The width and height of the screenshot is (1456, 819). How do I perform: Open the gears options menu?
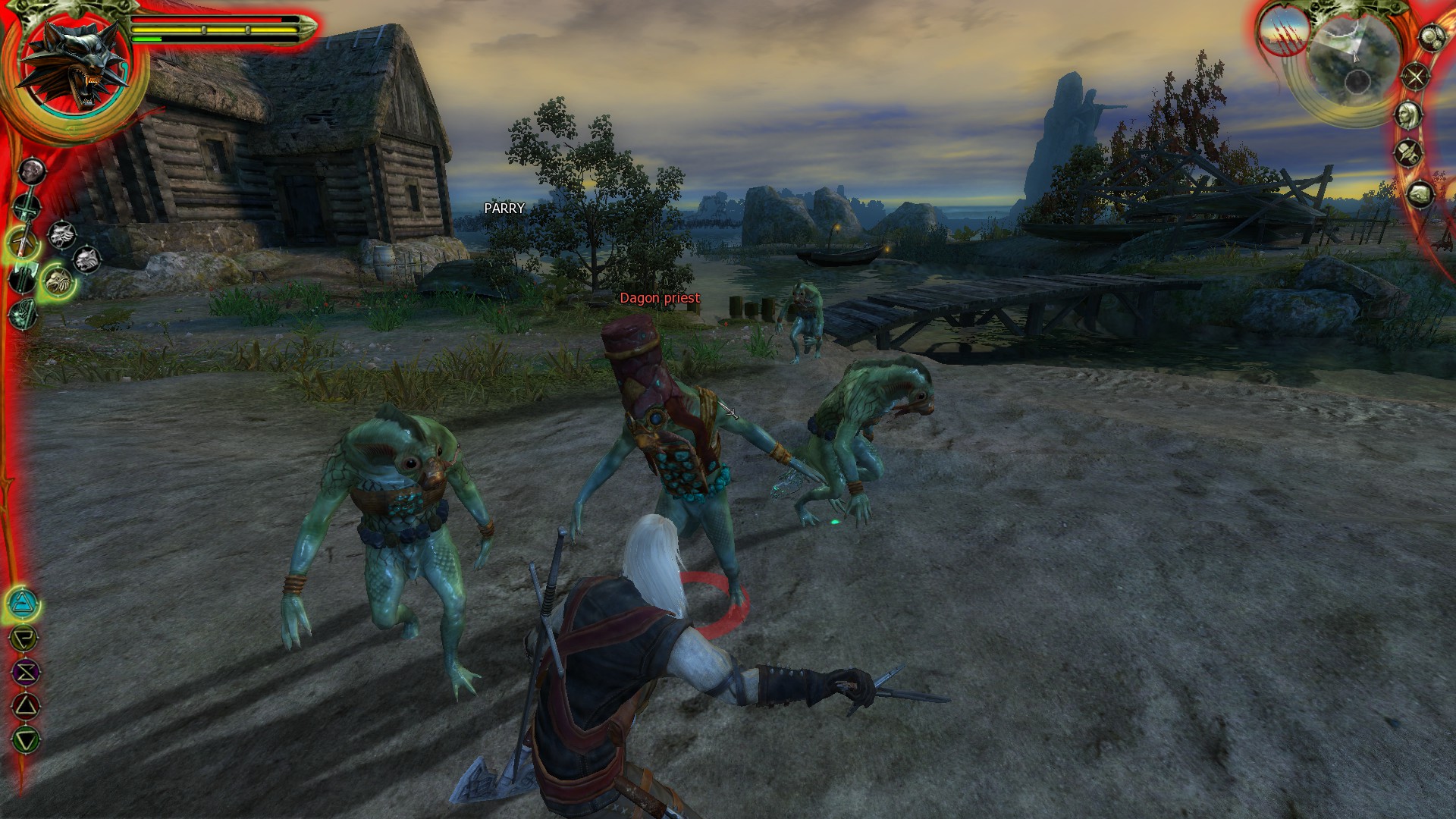click(x=1431, y=37)
